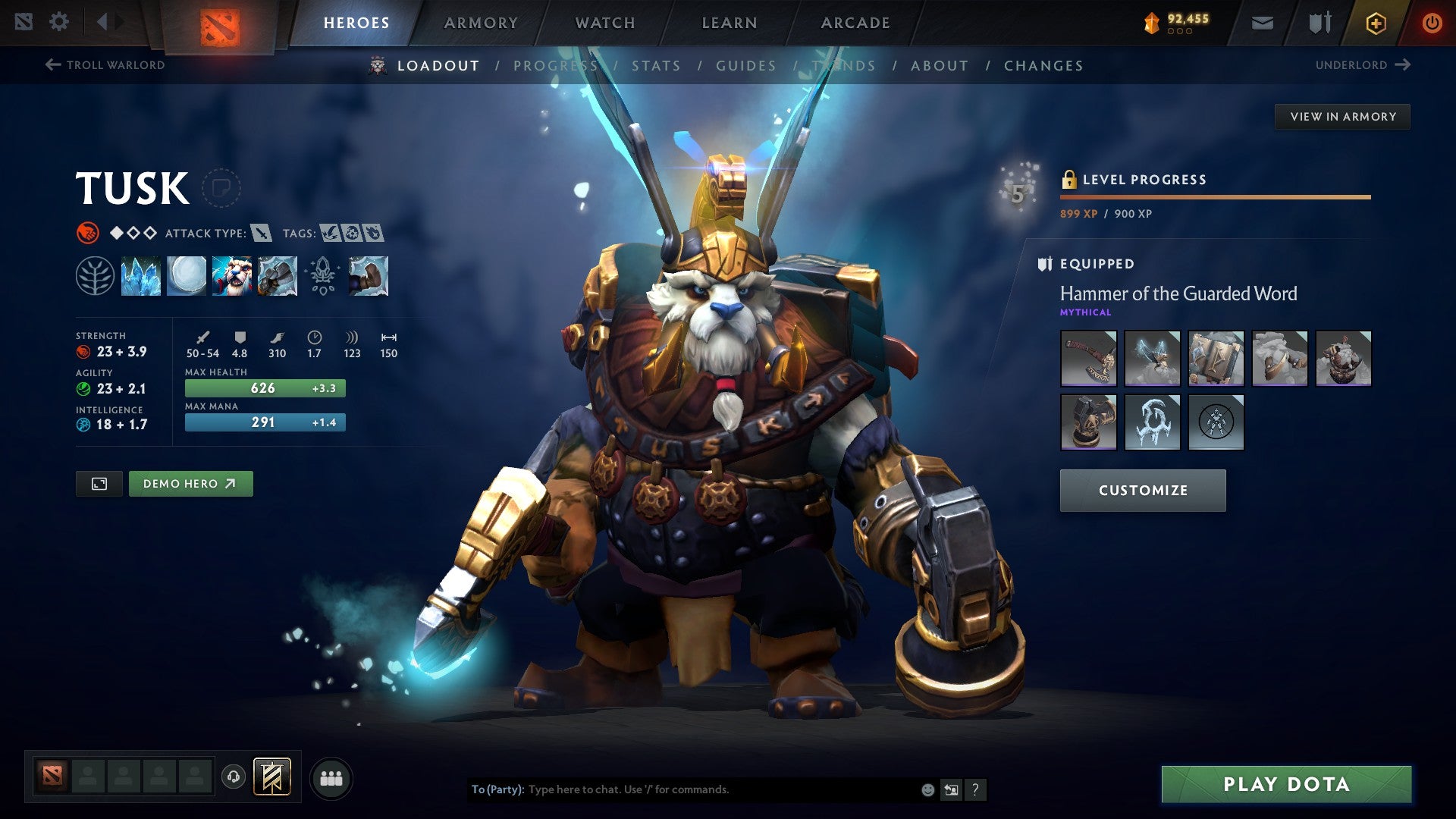Click the lock icon on Level Progress
Screen dimensions: 1456x819
click(x=1069, y=179)
